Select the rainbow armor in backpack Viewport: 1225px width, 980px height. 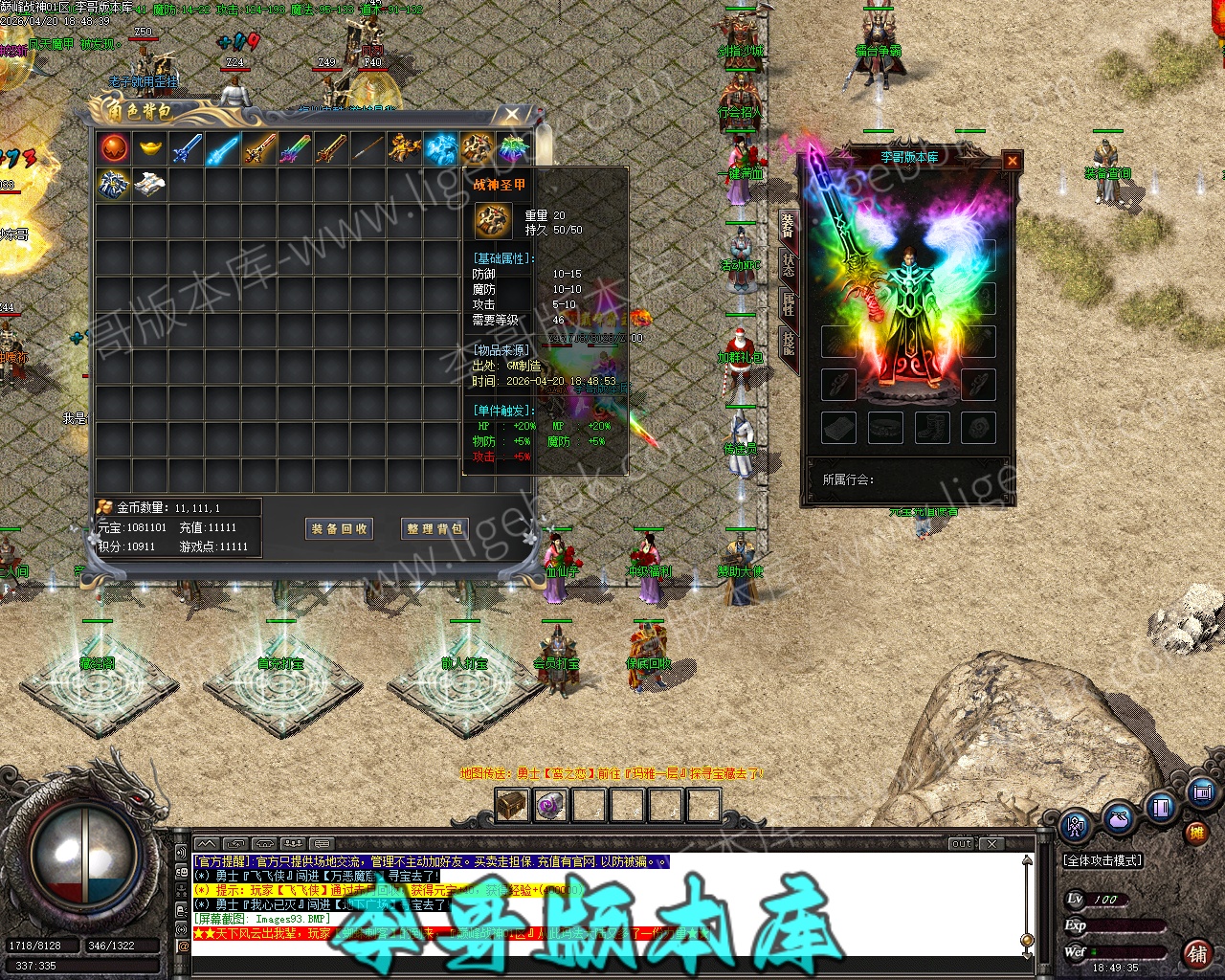point(514,148)
